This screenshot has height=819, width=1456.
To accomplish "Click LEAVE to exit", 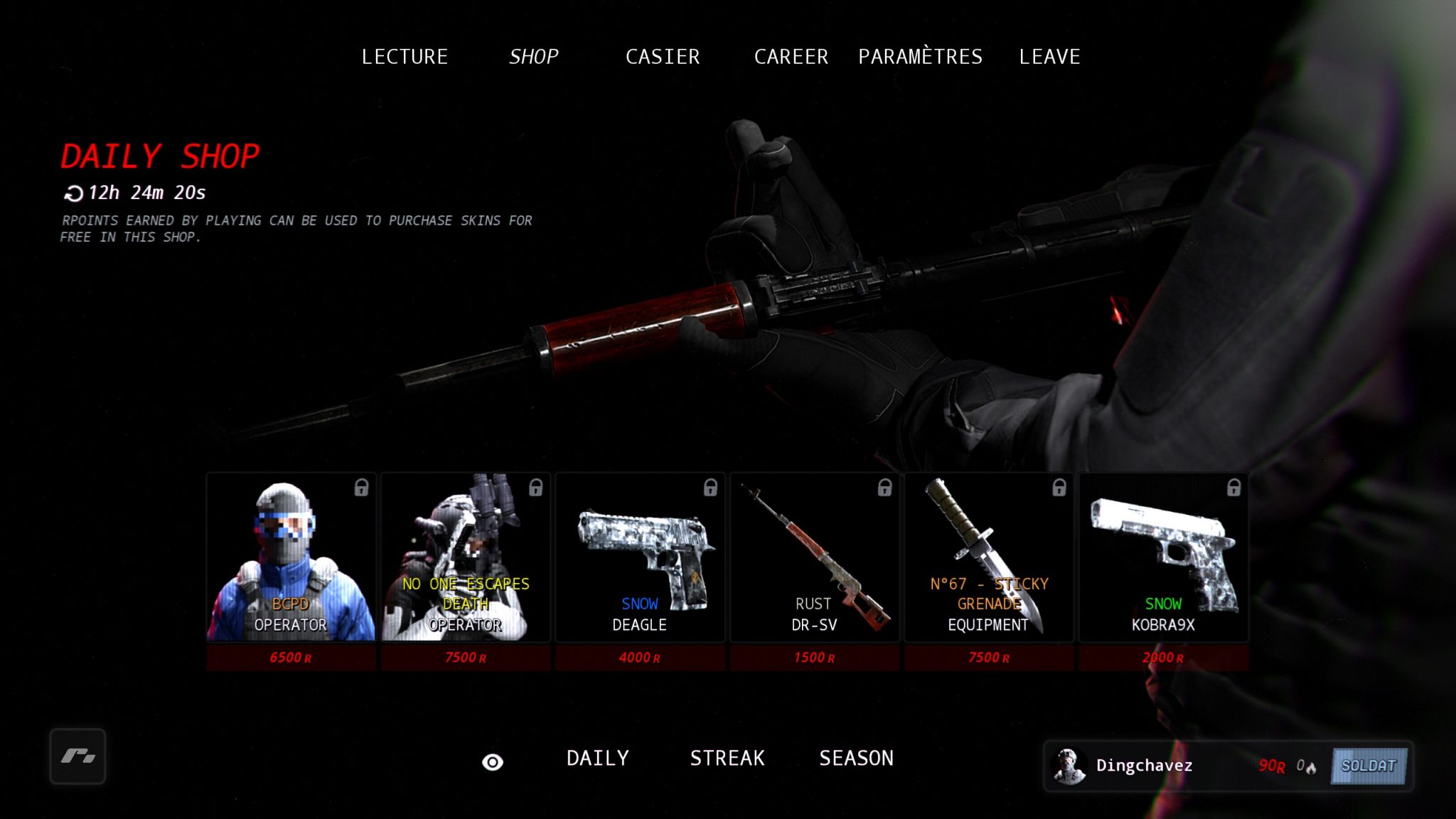I will click(x=1049, y=57).
